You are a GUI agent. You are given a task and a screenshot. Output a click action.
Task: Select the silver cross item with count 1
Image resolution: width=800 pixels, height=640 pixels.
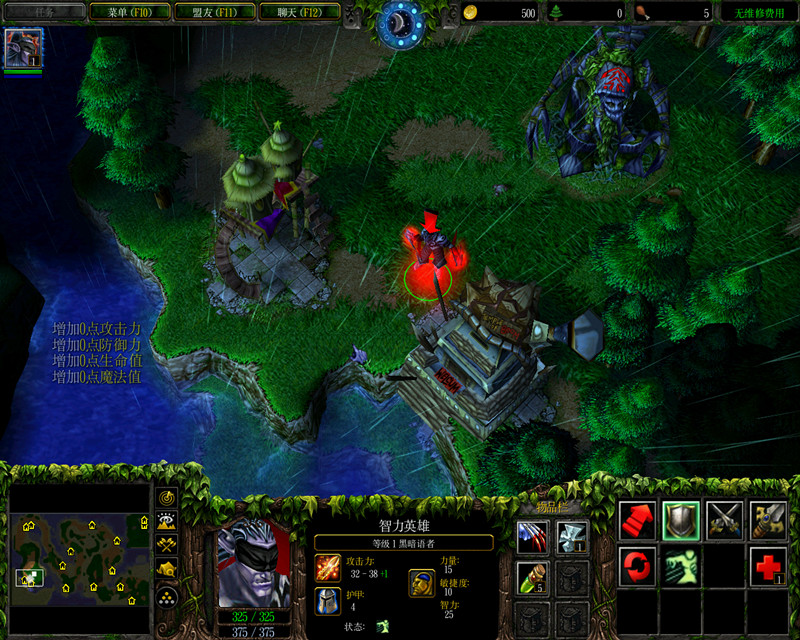571,538
